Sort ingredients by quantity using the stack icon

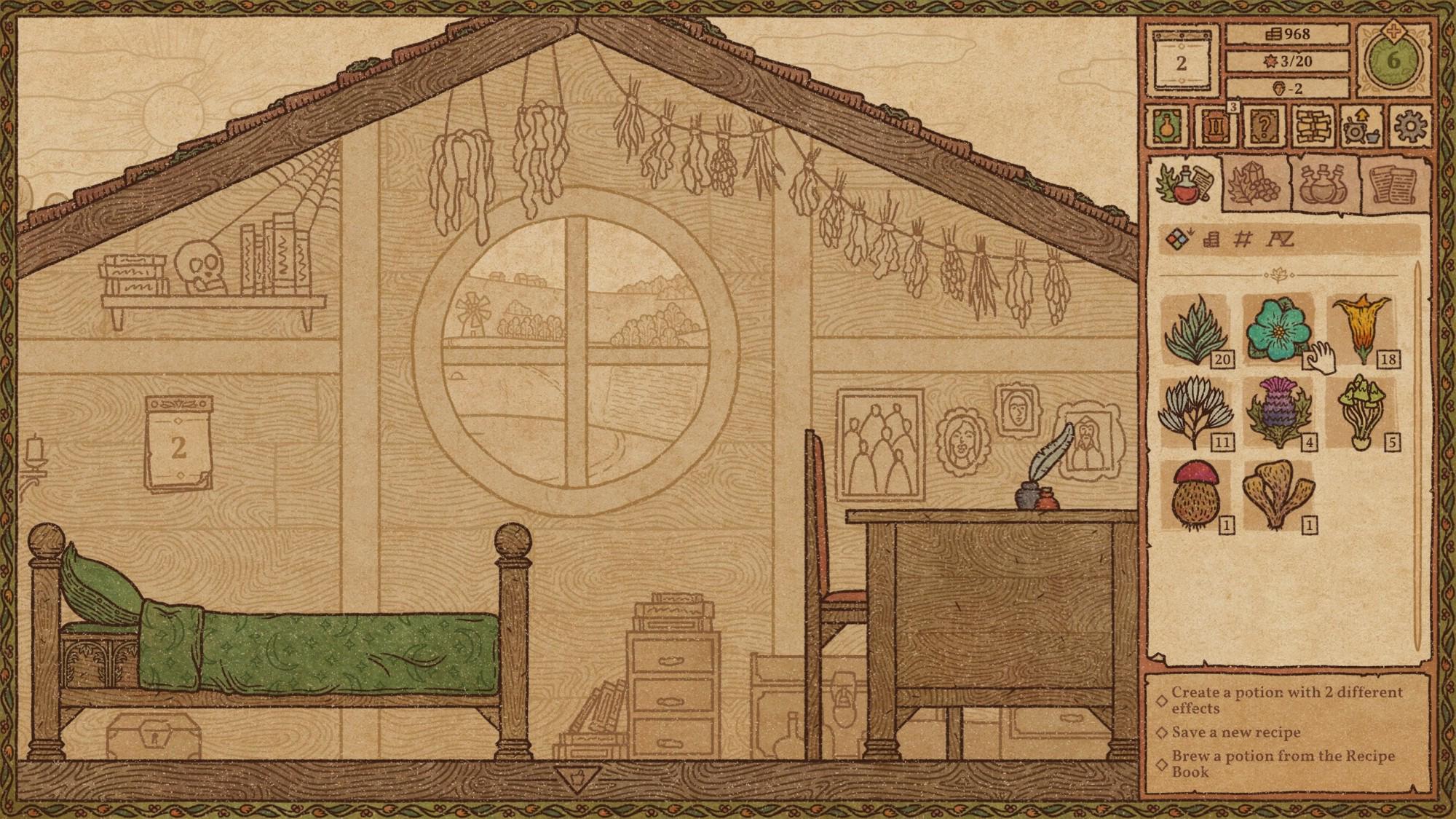1211,238
